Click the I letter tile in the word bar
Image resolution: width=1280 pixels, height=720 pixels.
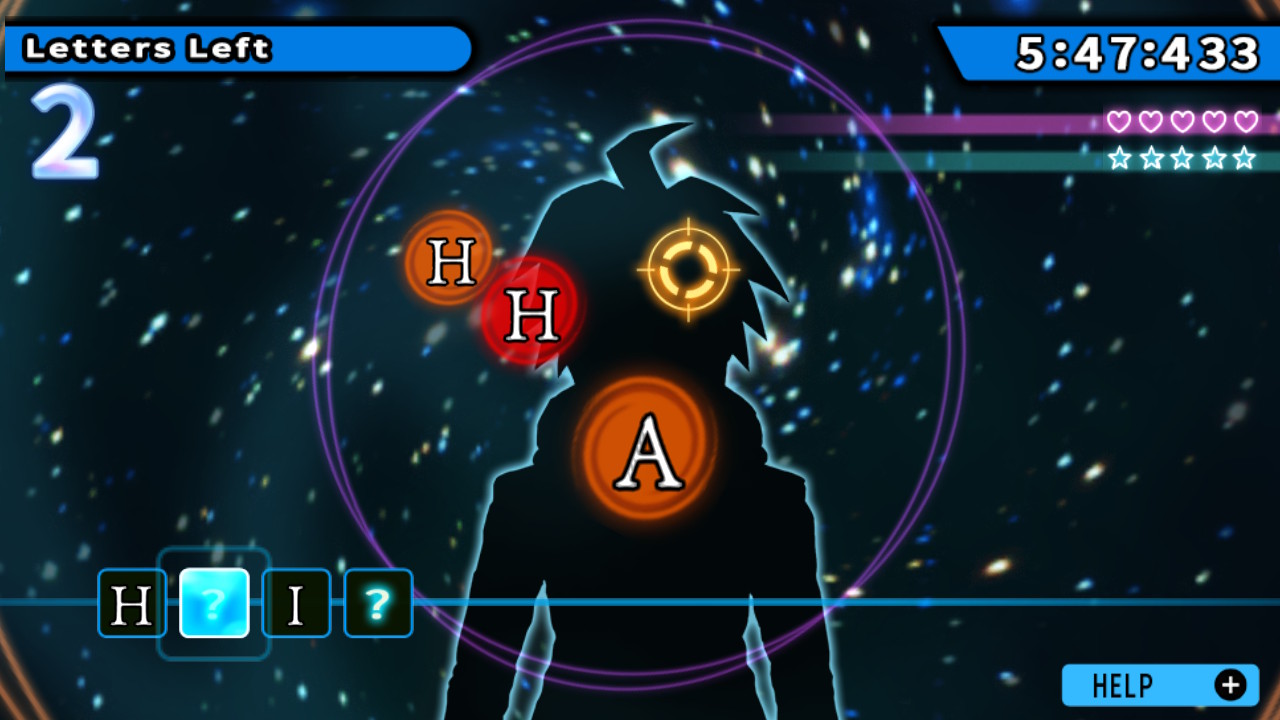(296, 603)
